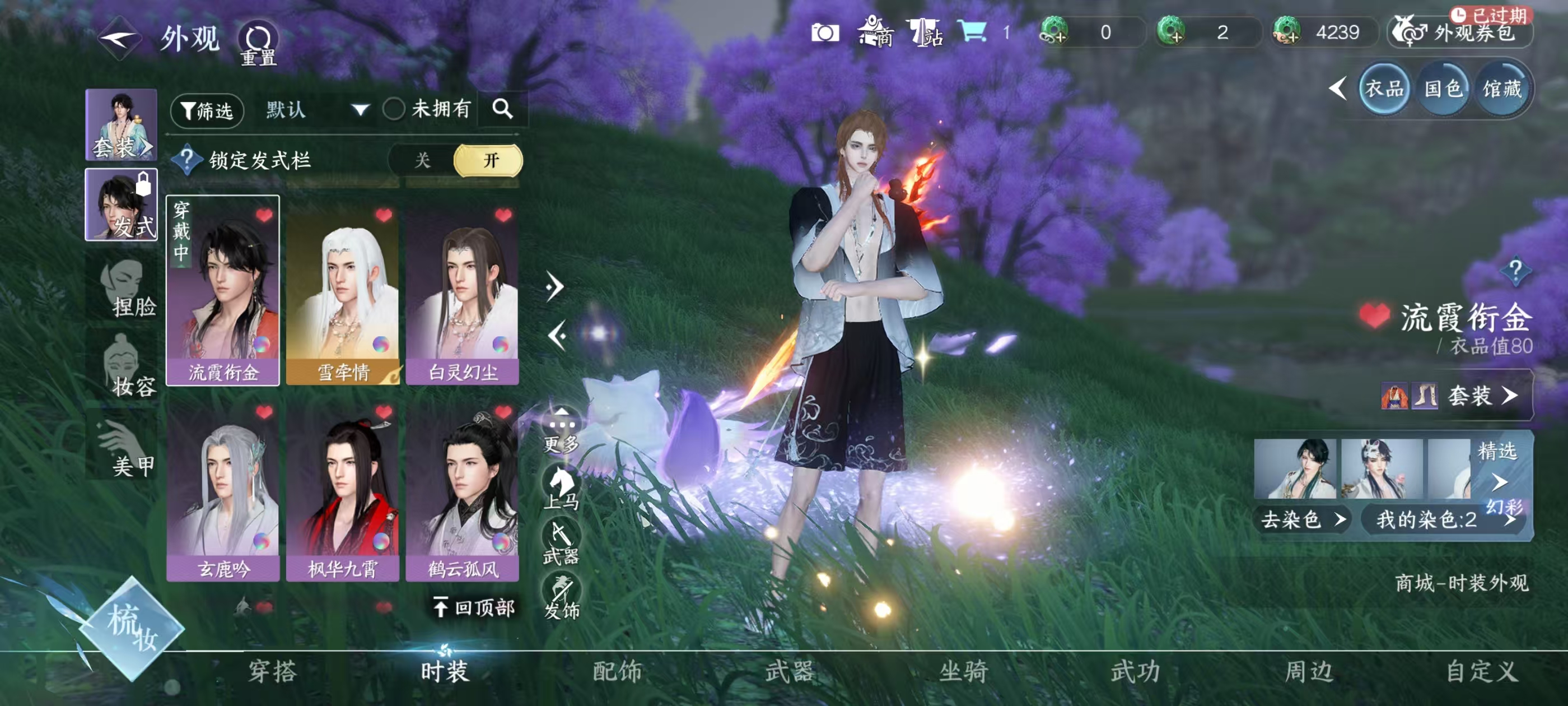Toggle the 未拥有 unowned checkbox
The image size is (1568, 706).
(x=394, y=110)
